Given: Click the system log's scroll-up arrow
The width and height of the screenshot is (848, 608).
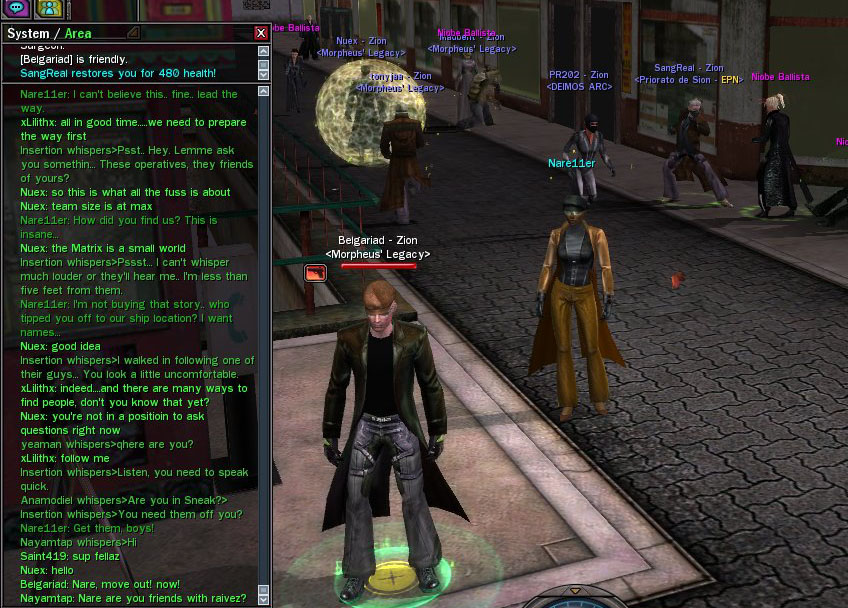Looking at the screenshot, I should pyautogui.click(x=264, y=50).
